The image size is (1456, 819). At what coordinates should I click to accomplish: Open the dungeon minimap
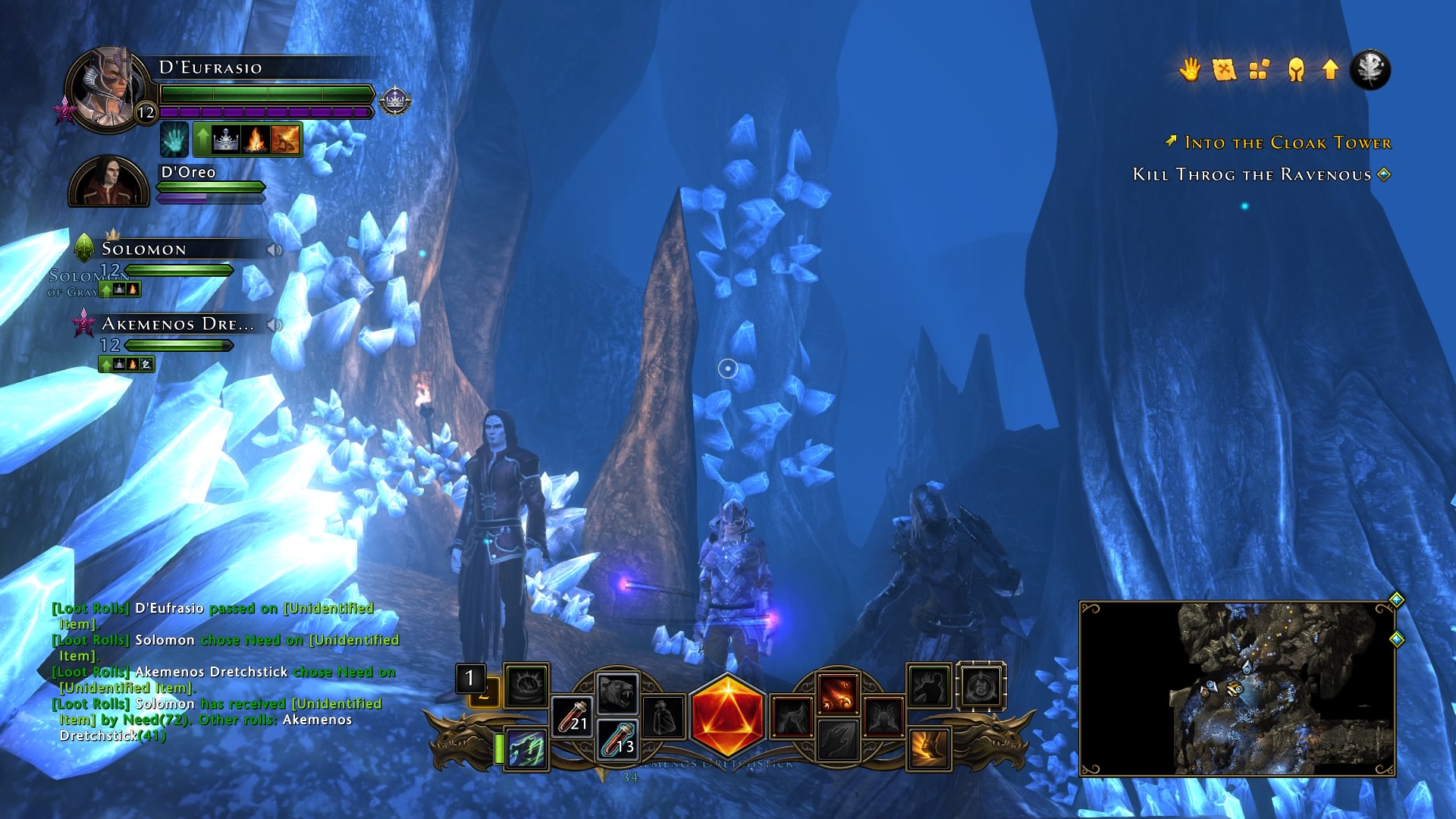1237,689
